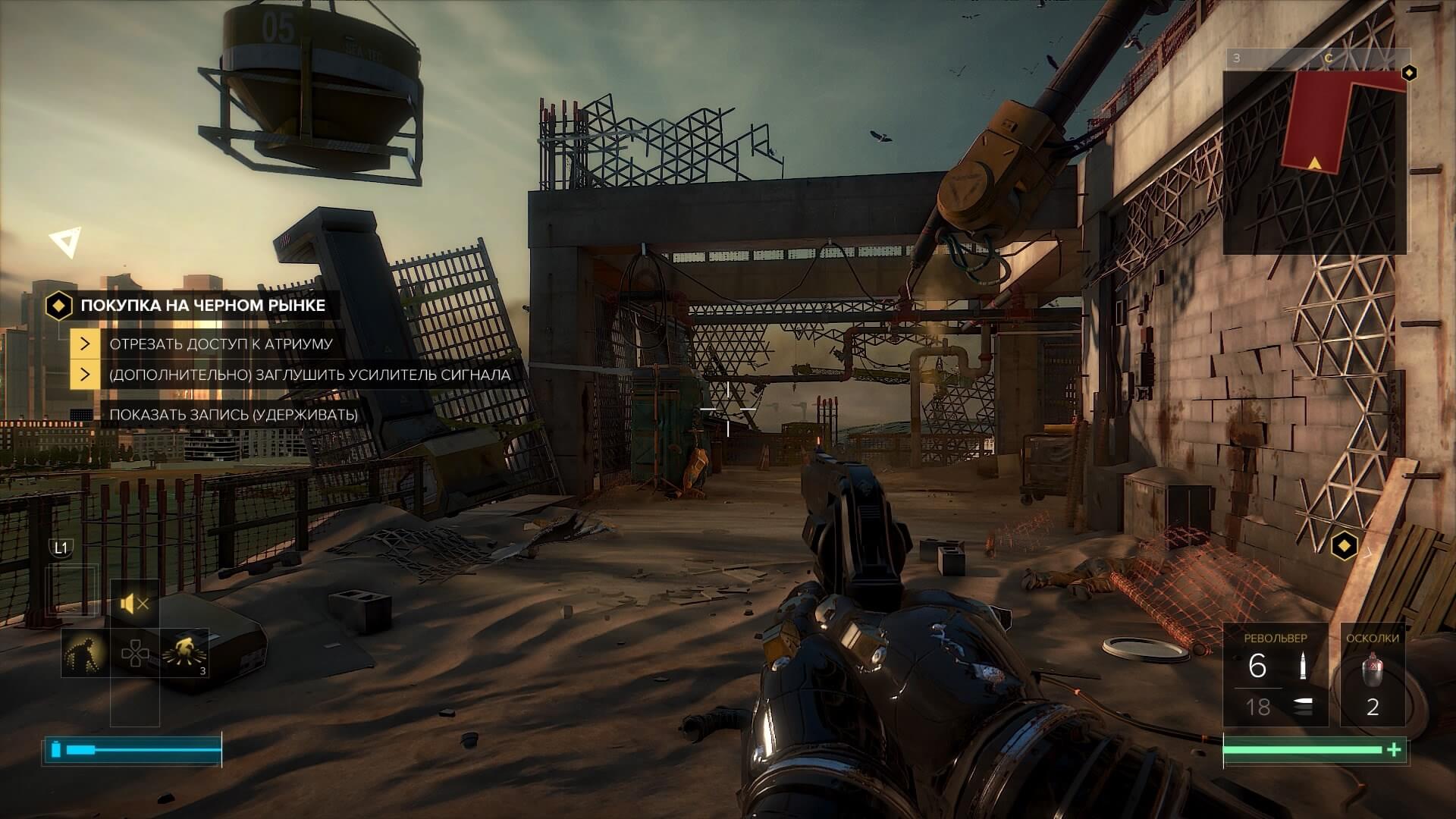Click the hexagon objective icon beside the minimap
The height and width of the screenshot is (819, 1456).
[x=1409, y=73]
